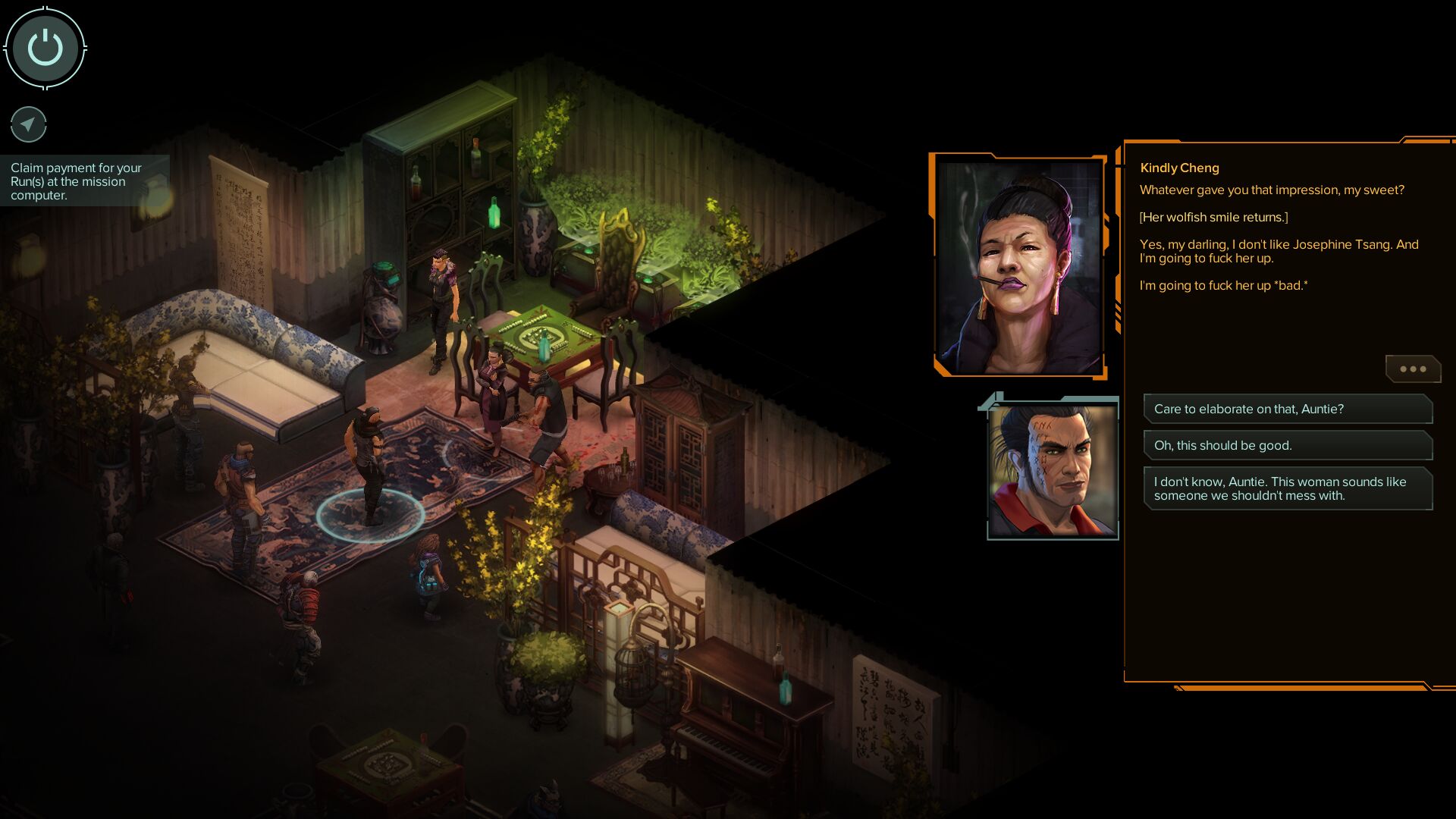Choose "Care to elaborate on that, Auntie?"
This screenshot has height=819, width=1456.
tap(1287, 409)
